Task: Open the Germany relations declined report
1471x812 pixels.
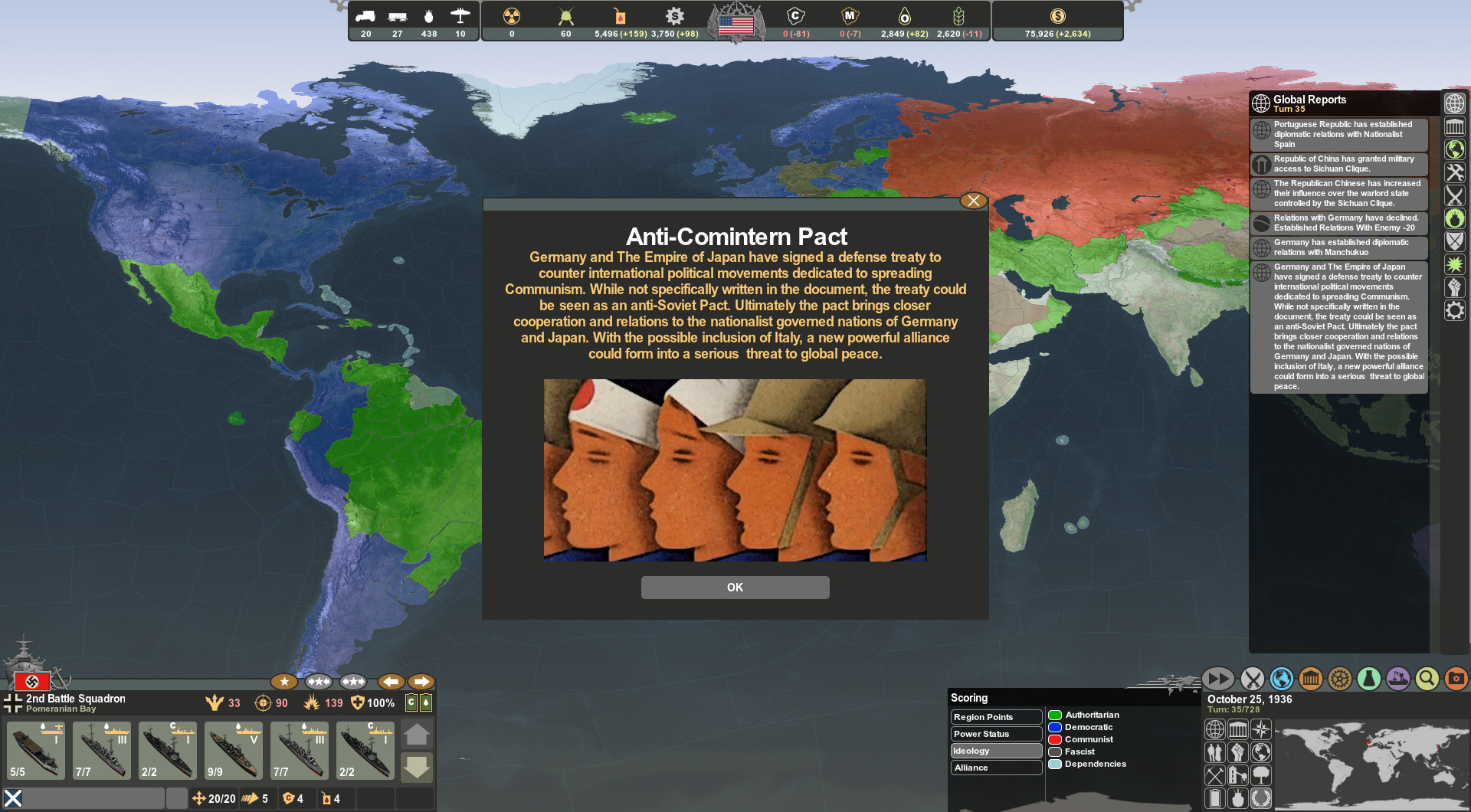Action: click(1340, 223)
